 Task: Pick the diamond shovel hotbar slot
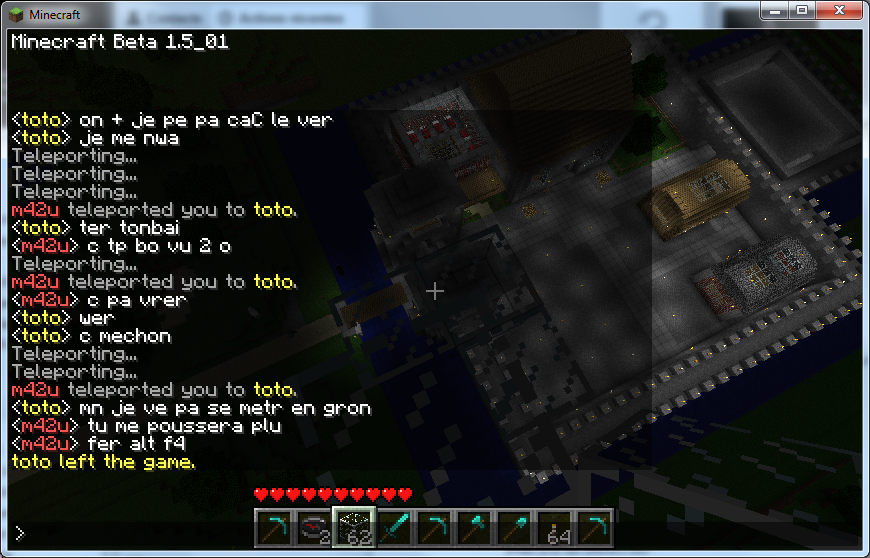[513, 528]
